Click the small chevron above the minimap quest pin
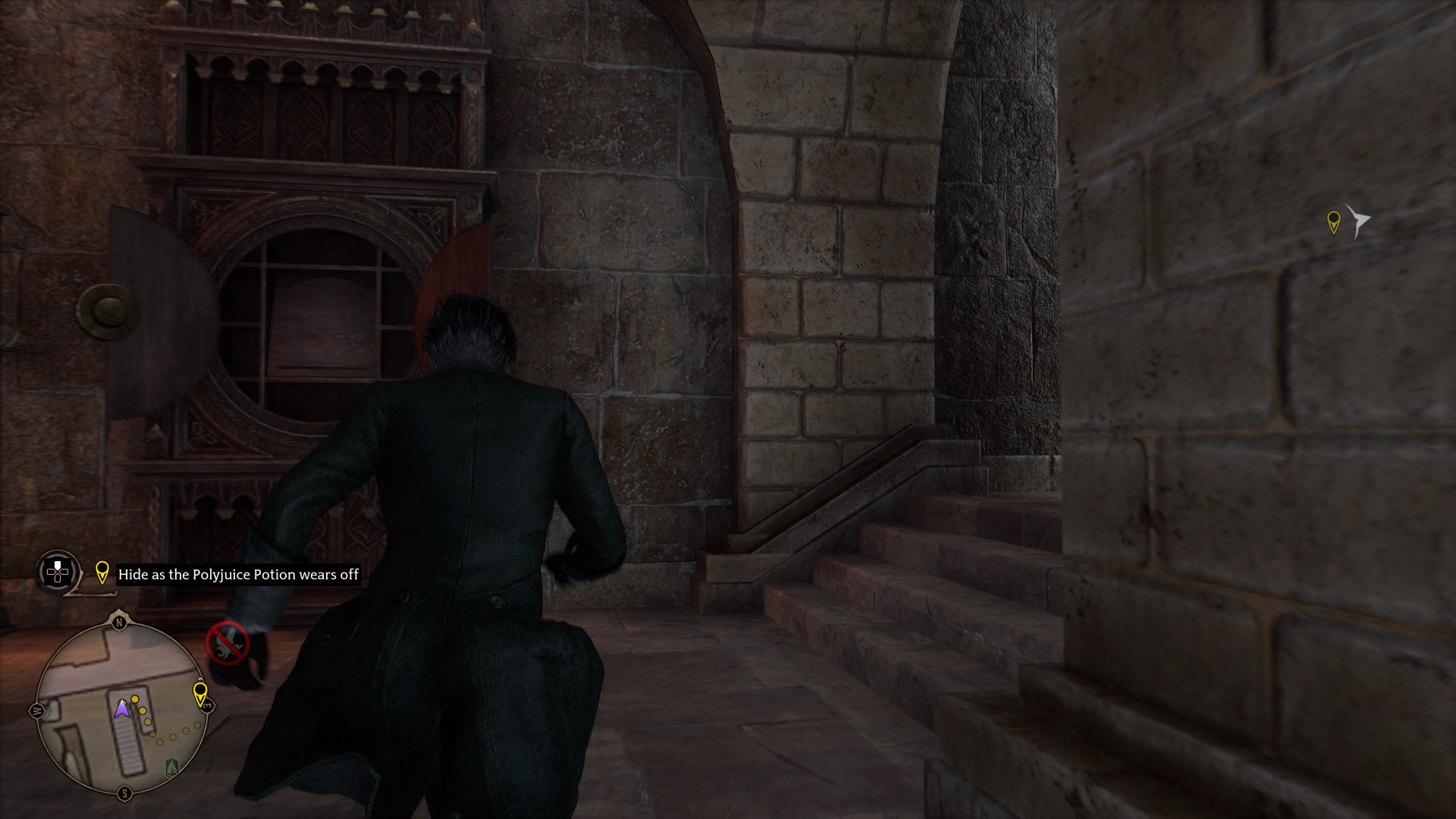This screenshot has width=1456, height=819. [x=199, y=679]
